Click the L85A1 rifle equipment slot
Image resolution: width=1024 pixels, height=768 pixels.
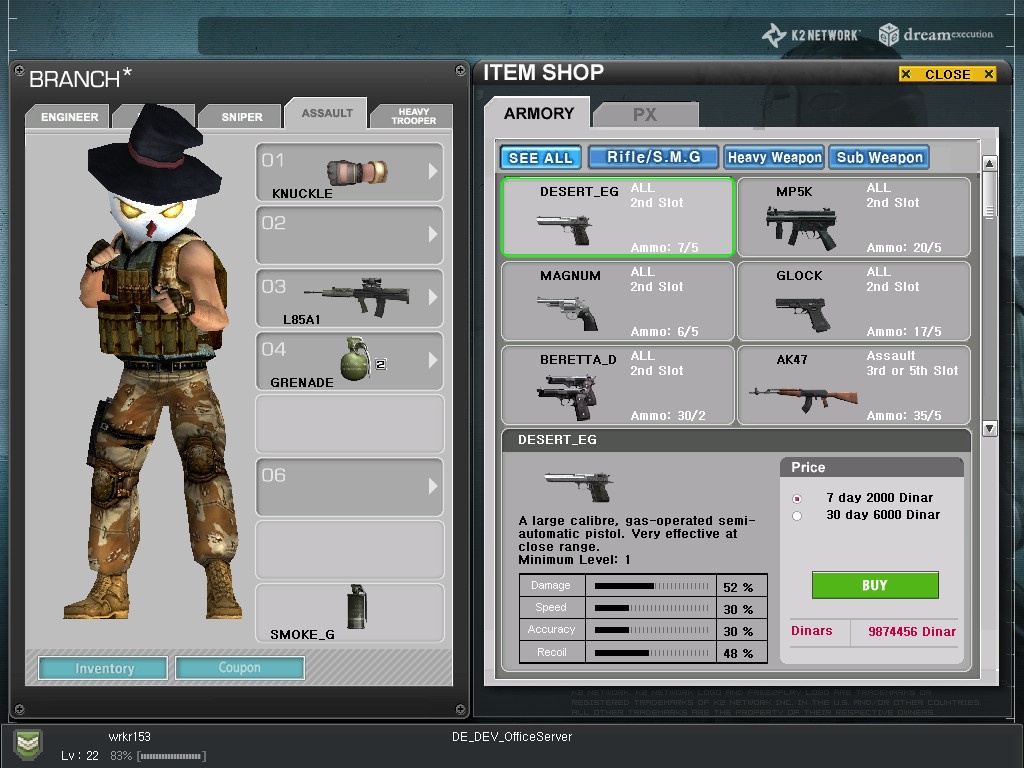349,297
